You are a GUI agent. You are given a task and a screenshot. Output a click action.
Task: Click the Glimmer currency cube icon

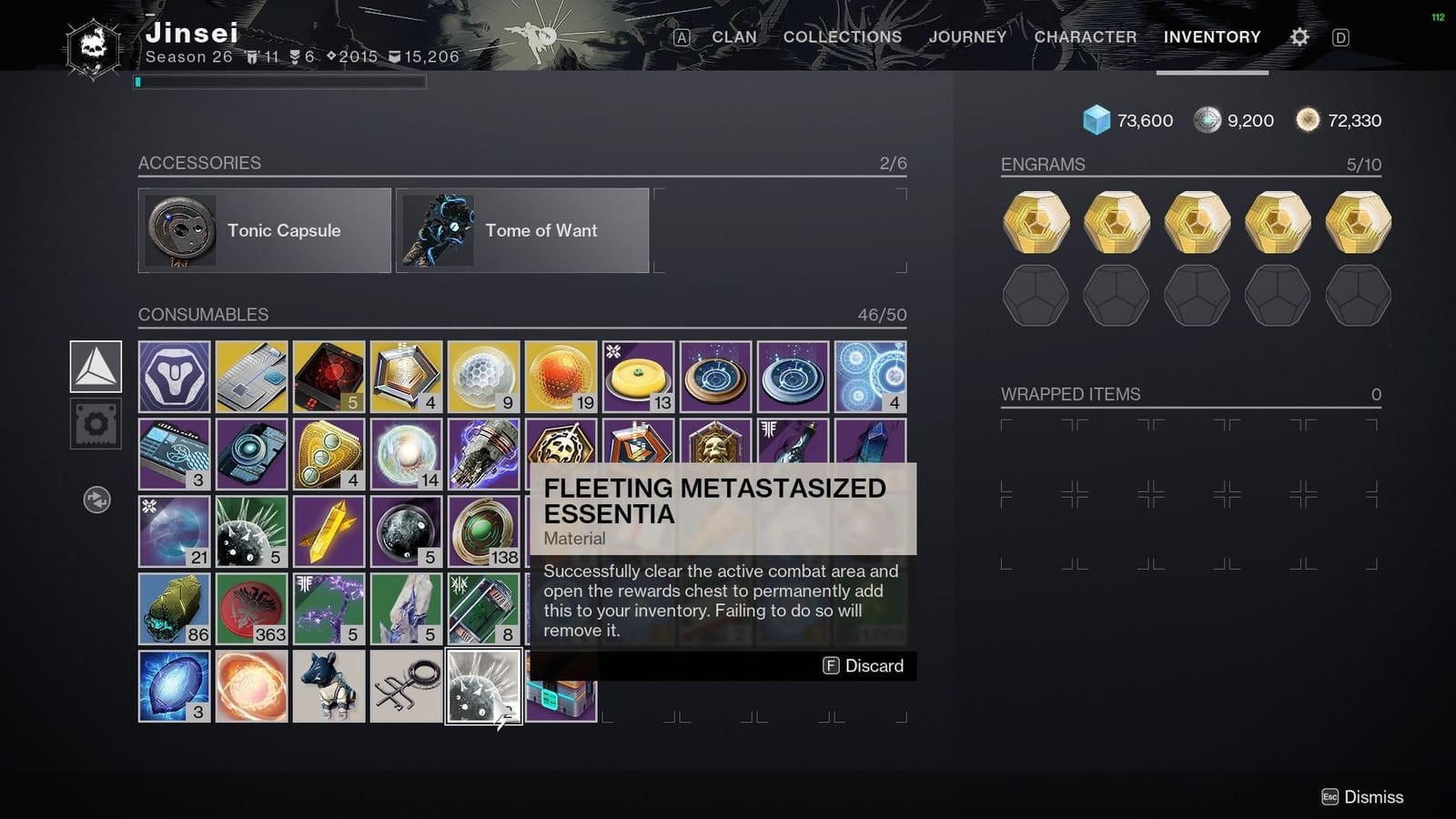(x=1097, y=119)
